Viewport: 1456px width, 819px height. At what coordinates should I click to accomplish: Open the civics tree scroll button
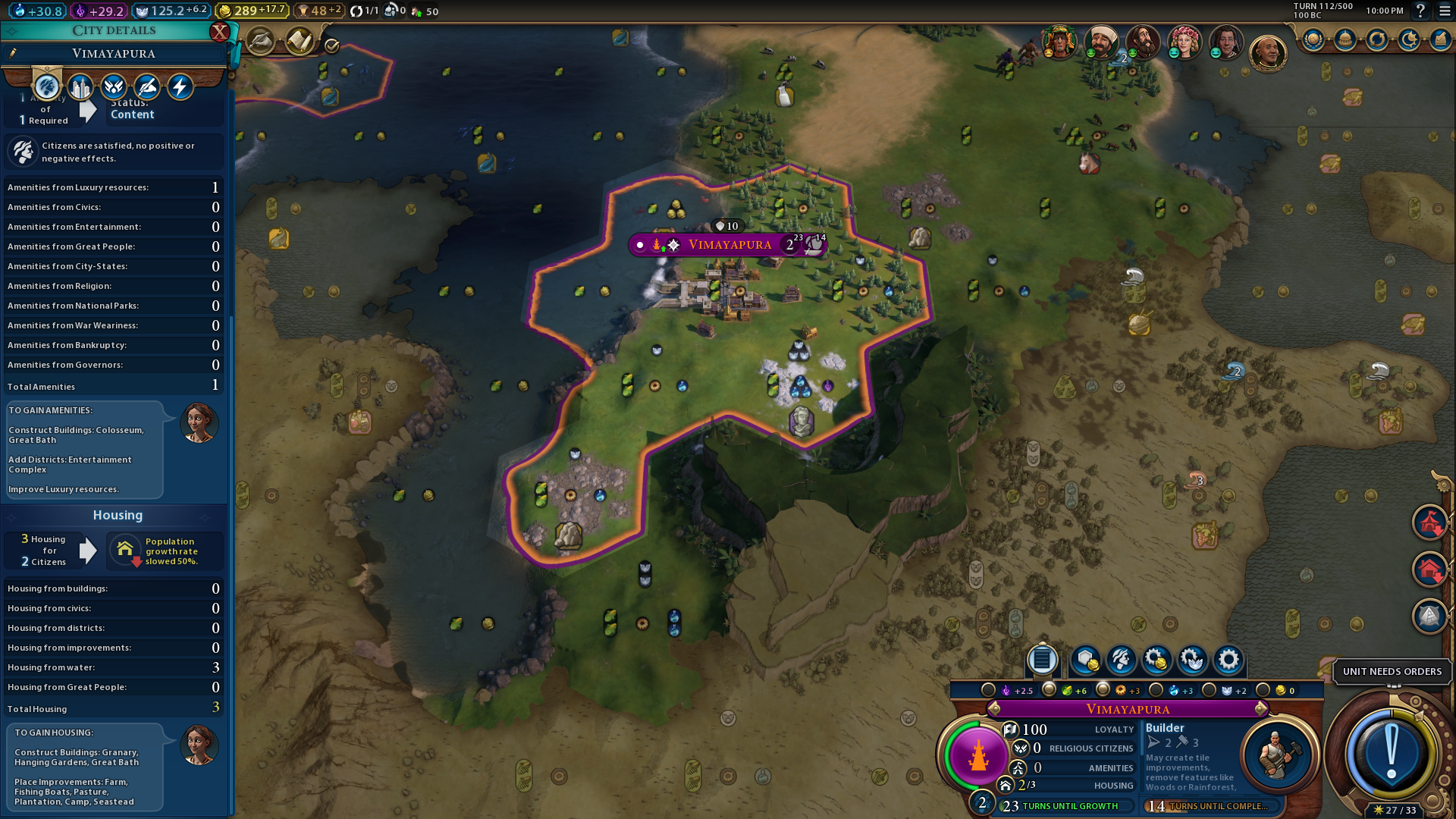tap(300, 41)
